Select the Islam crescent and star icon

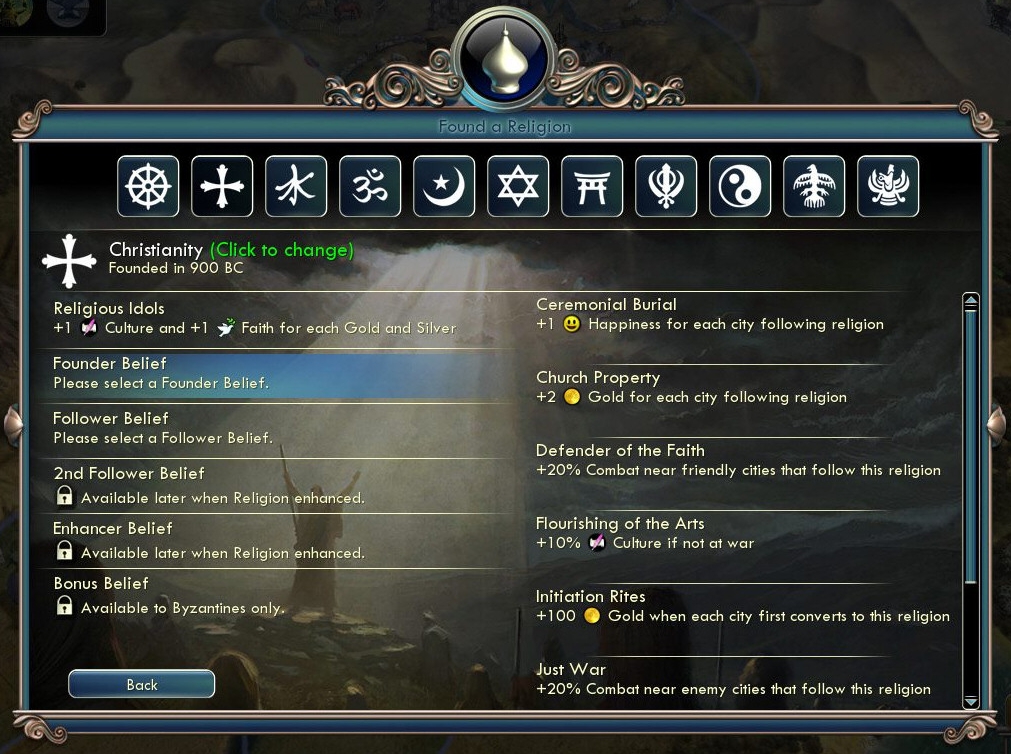tap(444, 186)
